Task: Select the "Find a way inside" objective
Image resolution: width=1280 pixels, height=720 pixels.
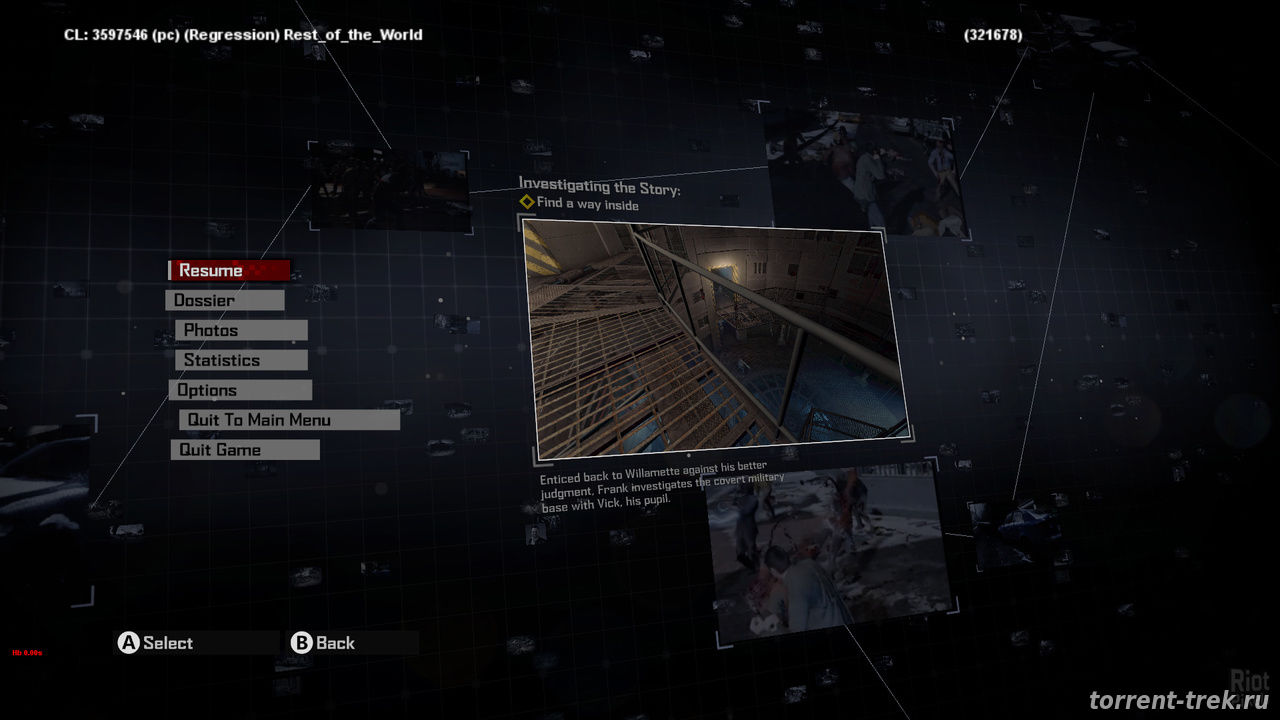Action: coord(587,204)
